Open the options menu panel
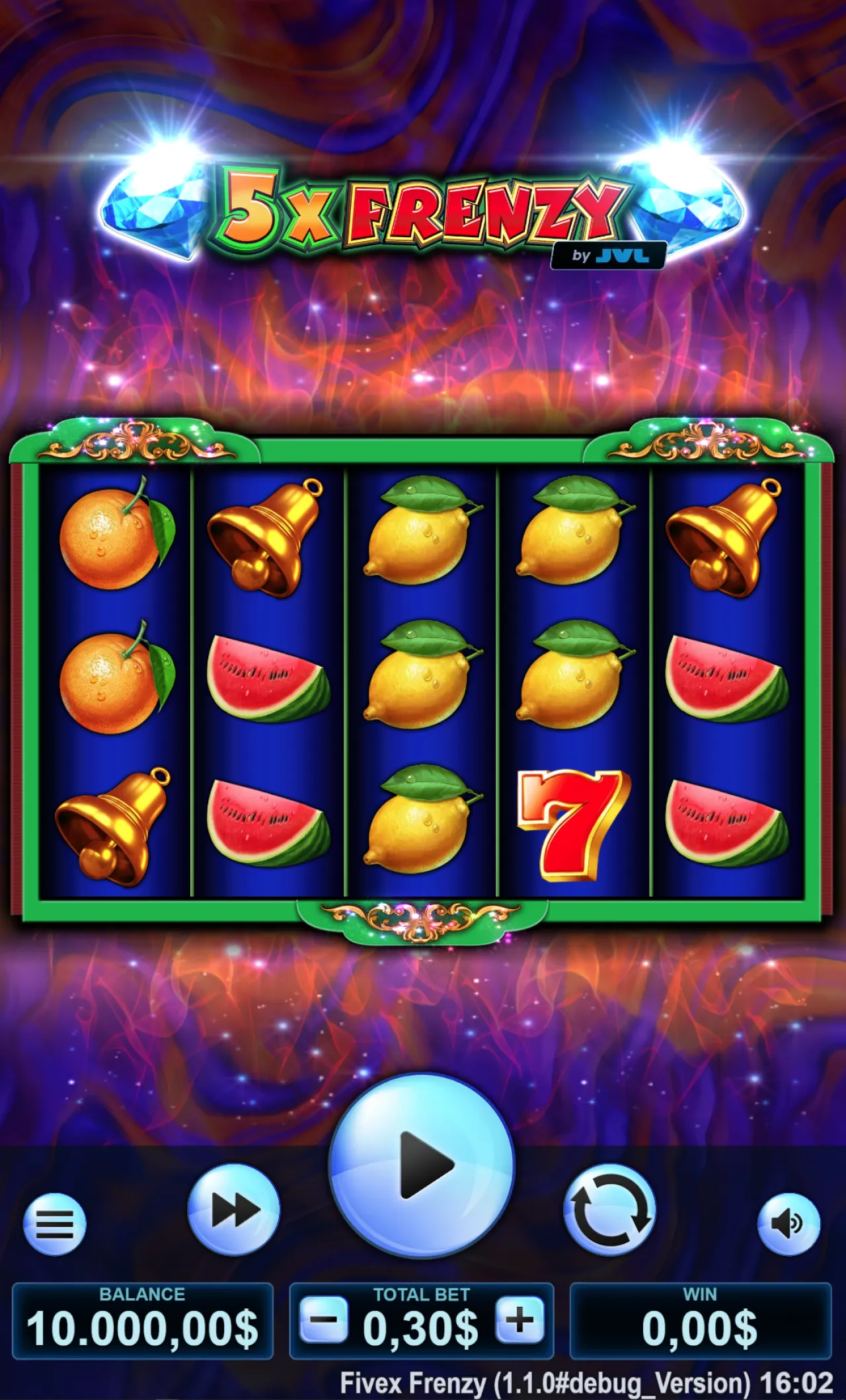The height and width of the screenshot is (1400, 846). 56,1226
